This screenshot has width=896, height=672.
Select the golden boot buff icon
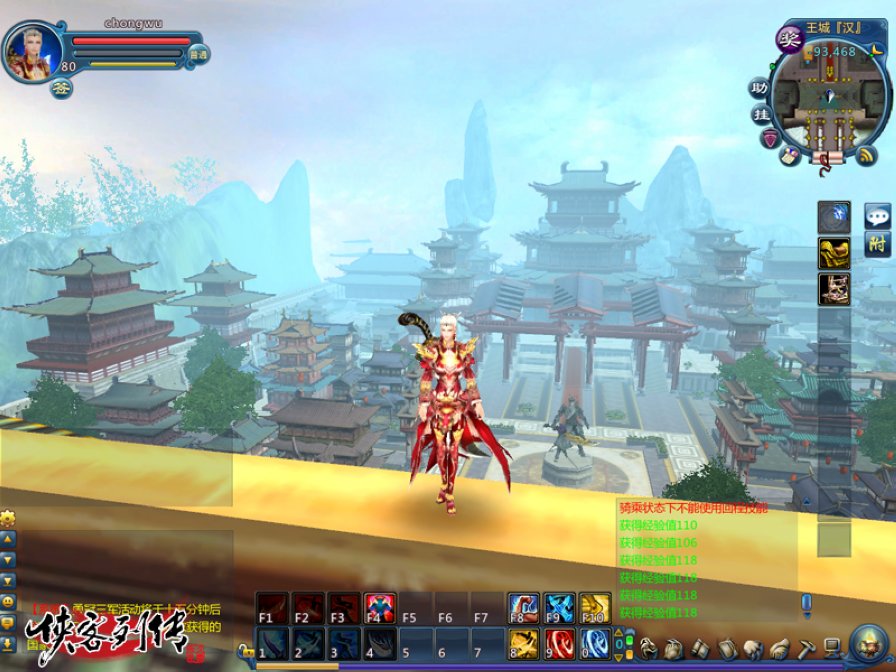834,253
